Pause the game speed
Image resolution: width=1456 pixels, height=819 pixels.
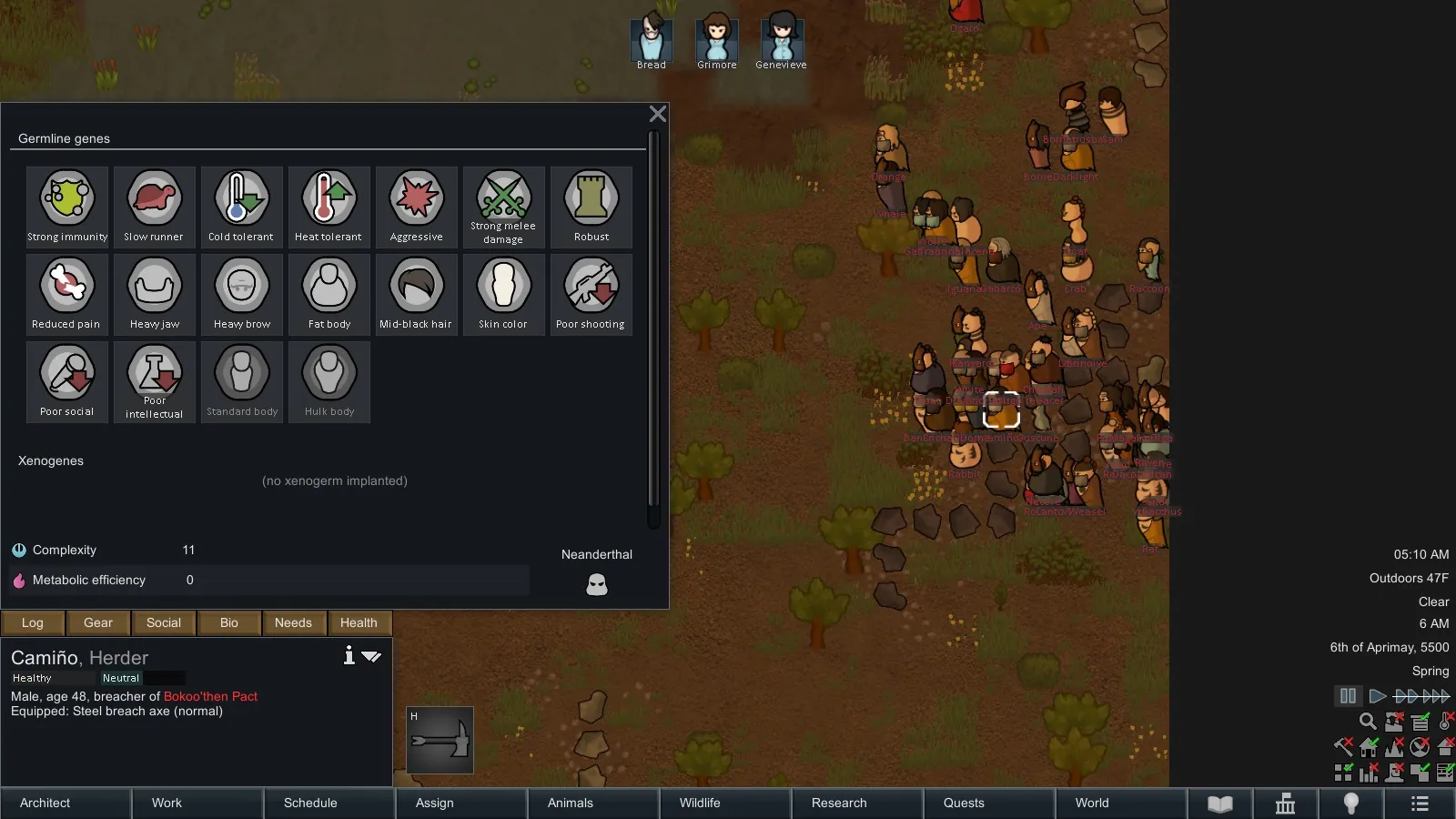point(1348,696)
